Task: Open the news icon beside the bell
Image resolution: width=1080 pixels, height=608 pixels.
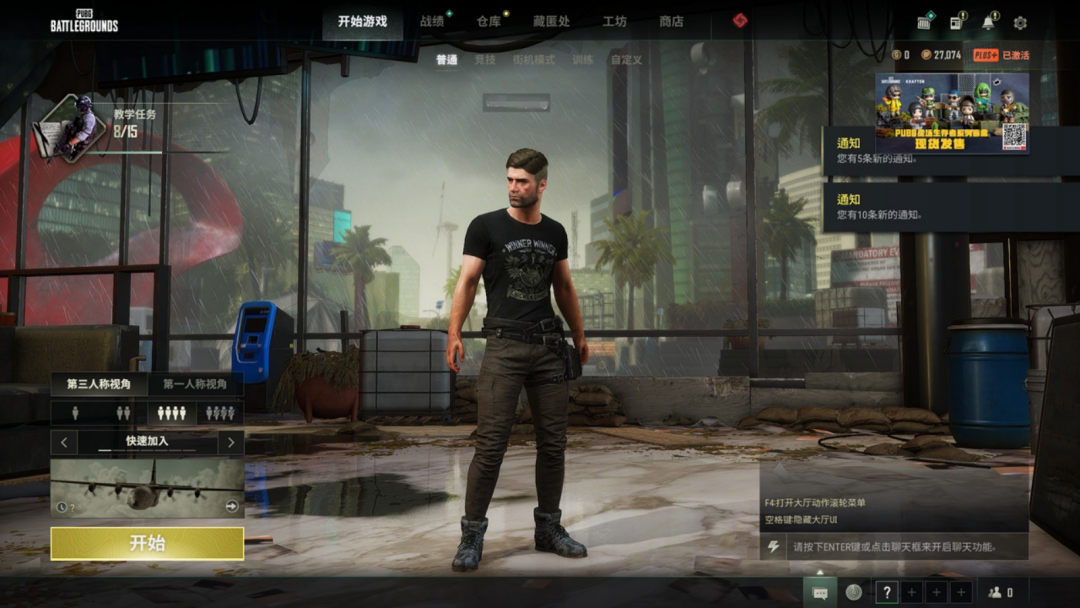Action: point(957,22)
